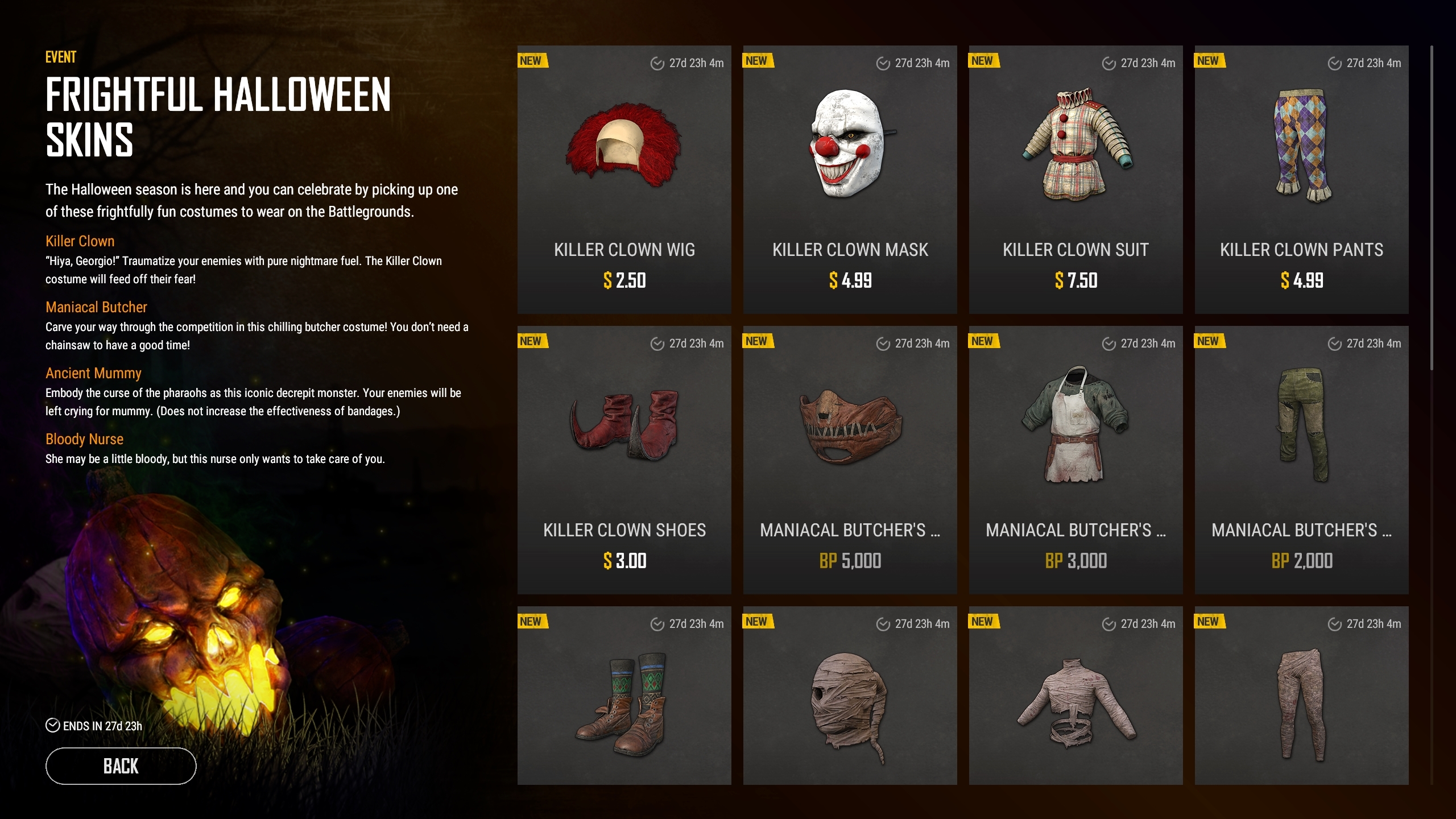This screenshot has height=819, width=1456.
Task: Choose the Killer Clown Suit for $7.50
Action: point(1076,179)
